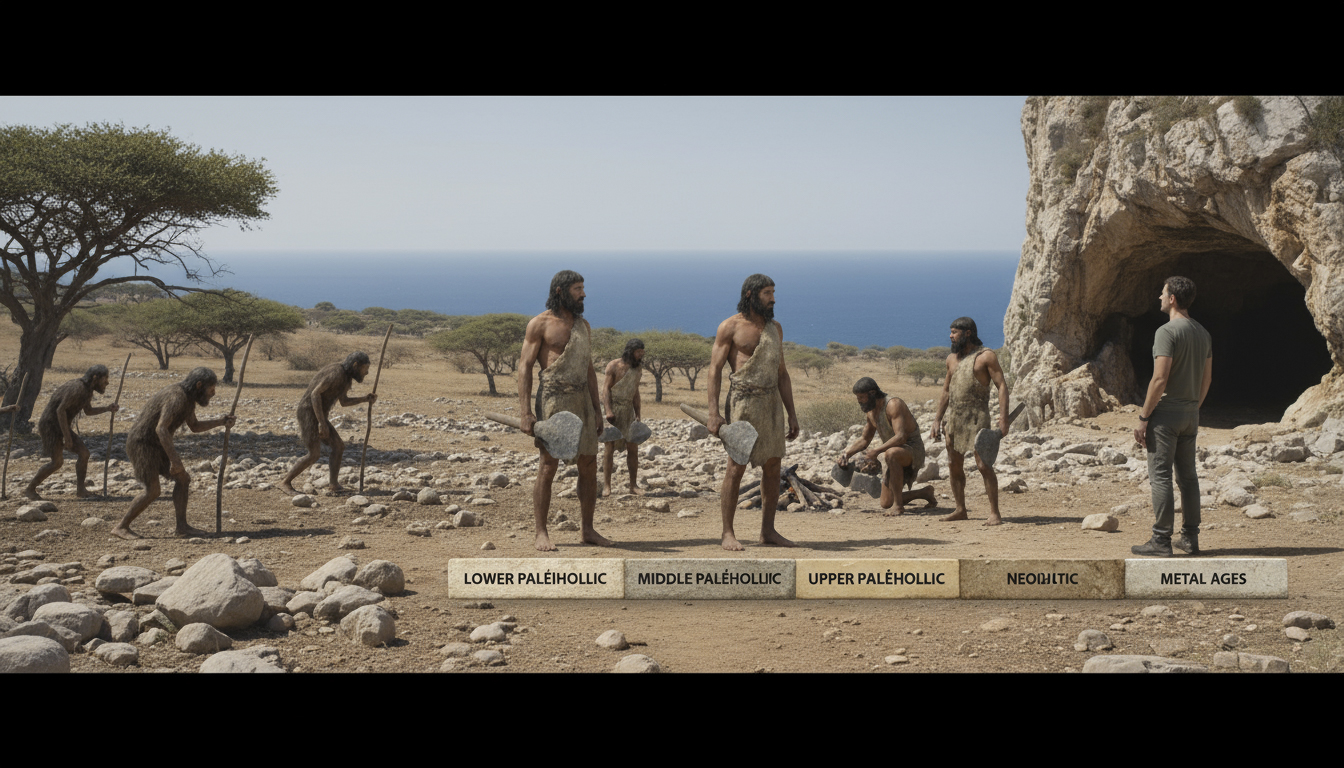Select the Lower Paleolithic era segment

(536, 579)
